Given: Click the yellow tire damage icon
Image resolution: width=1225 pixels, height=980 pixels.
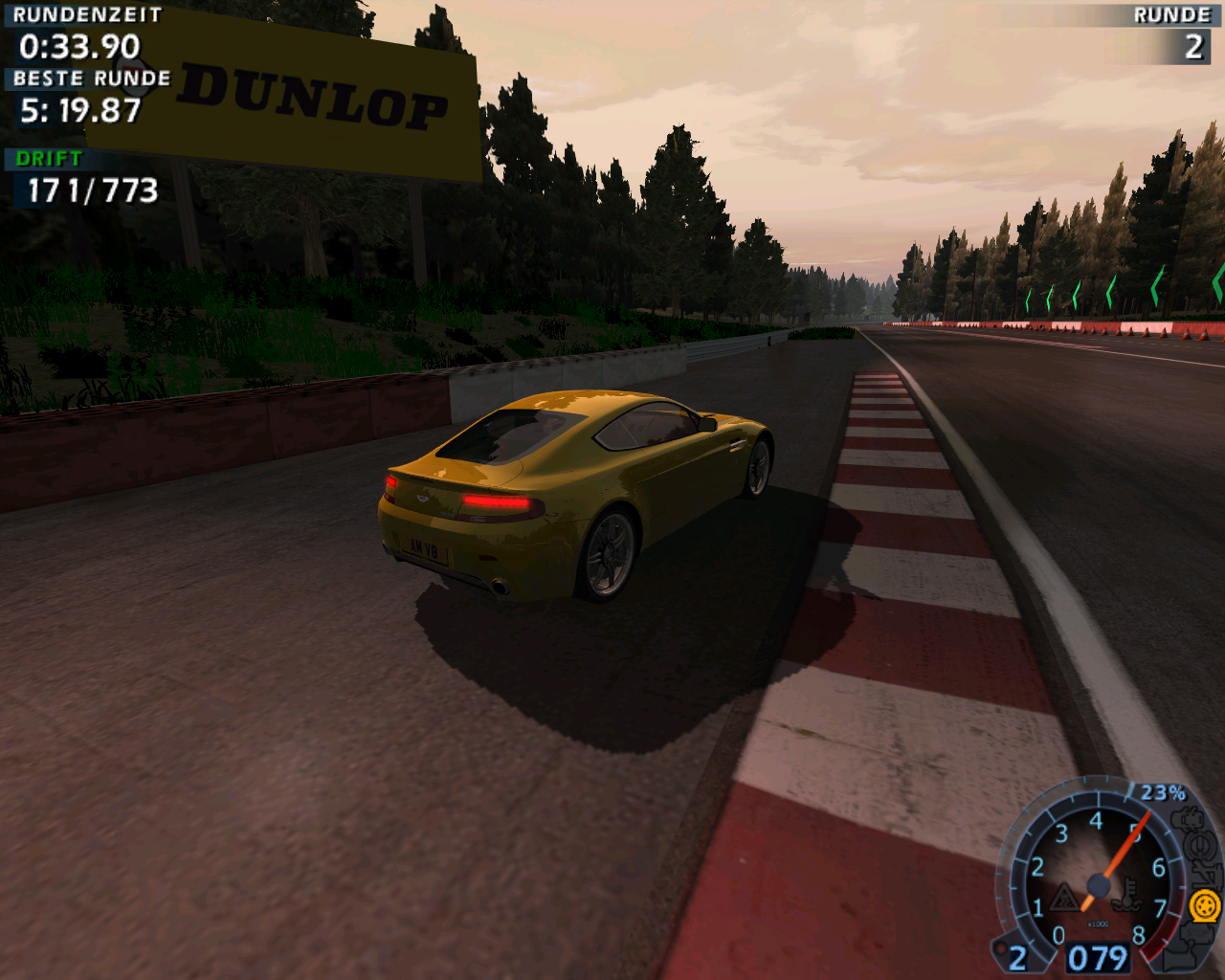Looking at the screenshot, I should pos(1205,904).
